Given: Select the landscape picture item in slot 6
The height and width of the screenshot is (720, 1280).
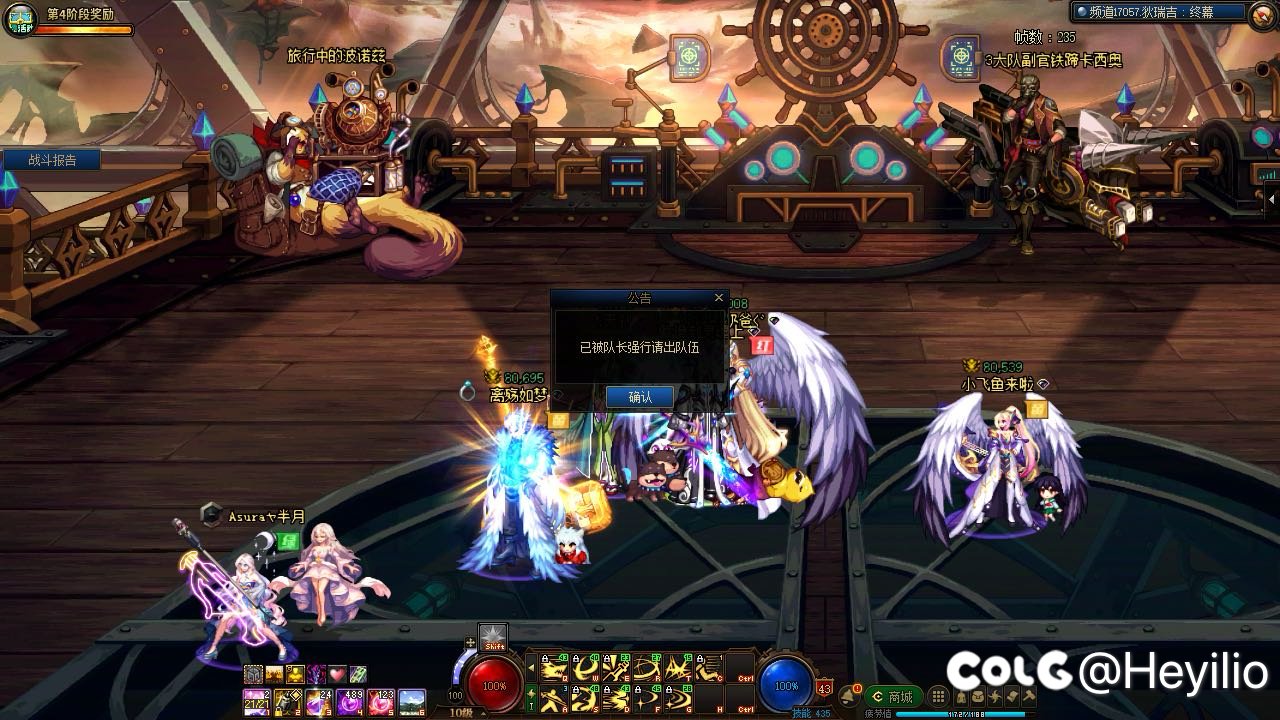Looking at the screenshot, I should coord(412,702).
